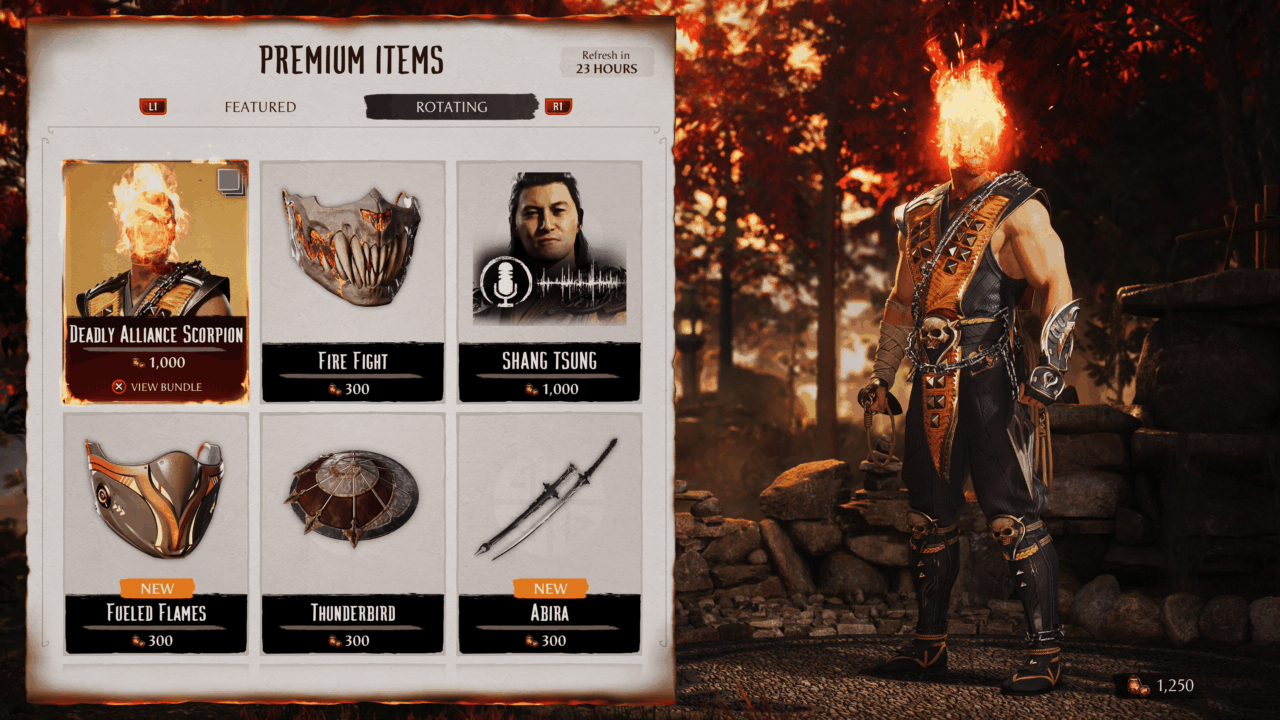Switch to the Featured tab
The width and height of the screenshot is (1280, 720).
point(260,107)
